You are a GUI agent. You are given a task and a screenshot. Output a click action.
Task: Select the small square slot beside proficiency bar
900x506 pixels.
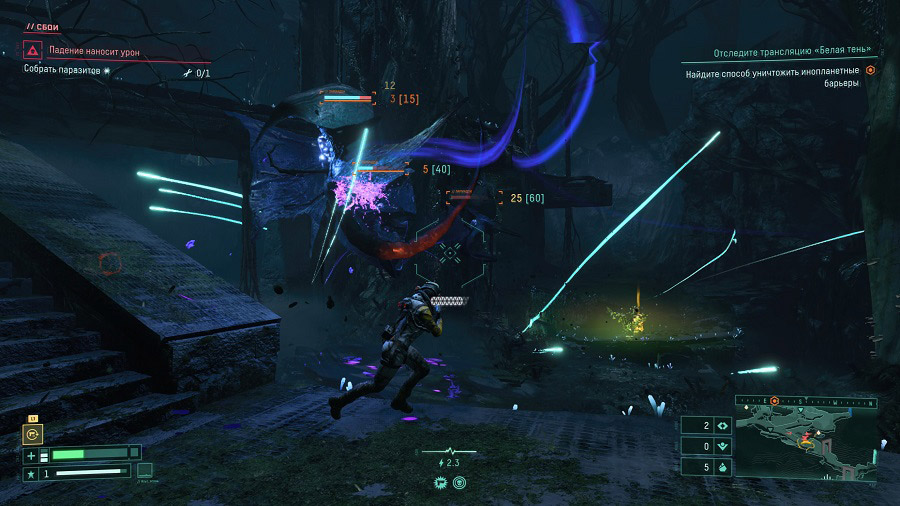coord(145,470)
